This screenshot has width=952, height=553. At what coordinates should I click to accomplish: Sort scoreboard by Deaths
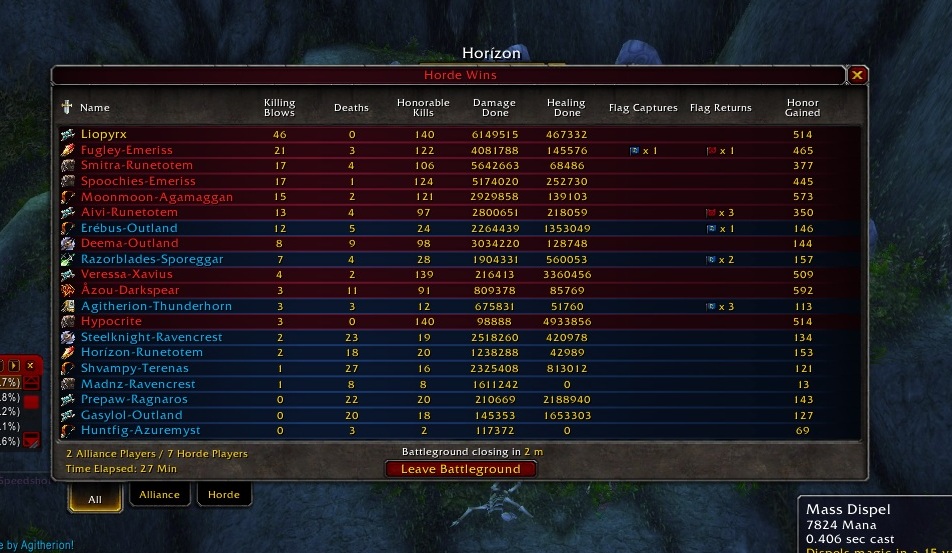351,108
